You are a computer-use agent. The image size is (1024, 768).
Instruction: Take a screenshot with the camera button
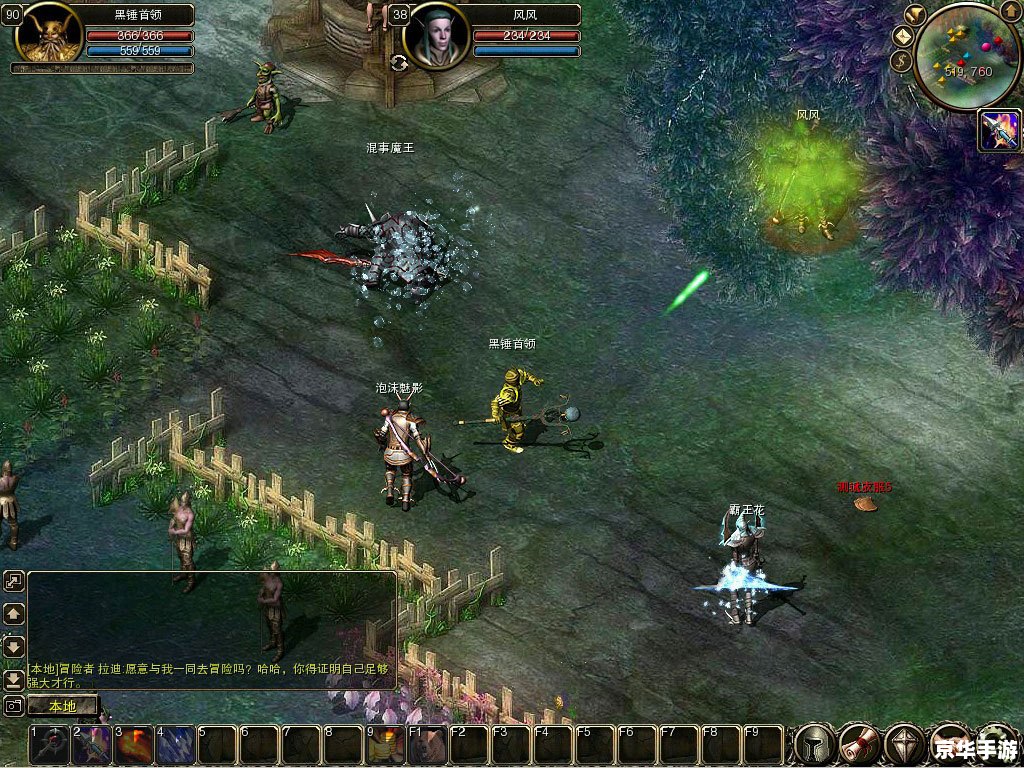(x=14, y=706)
